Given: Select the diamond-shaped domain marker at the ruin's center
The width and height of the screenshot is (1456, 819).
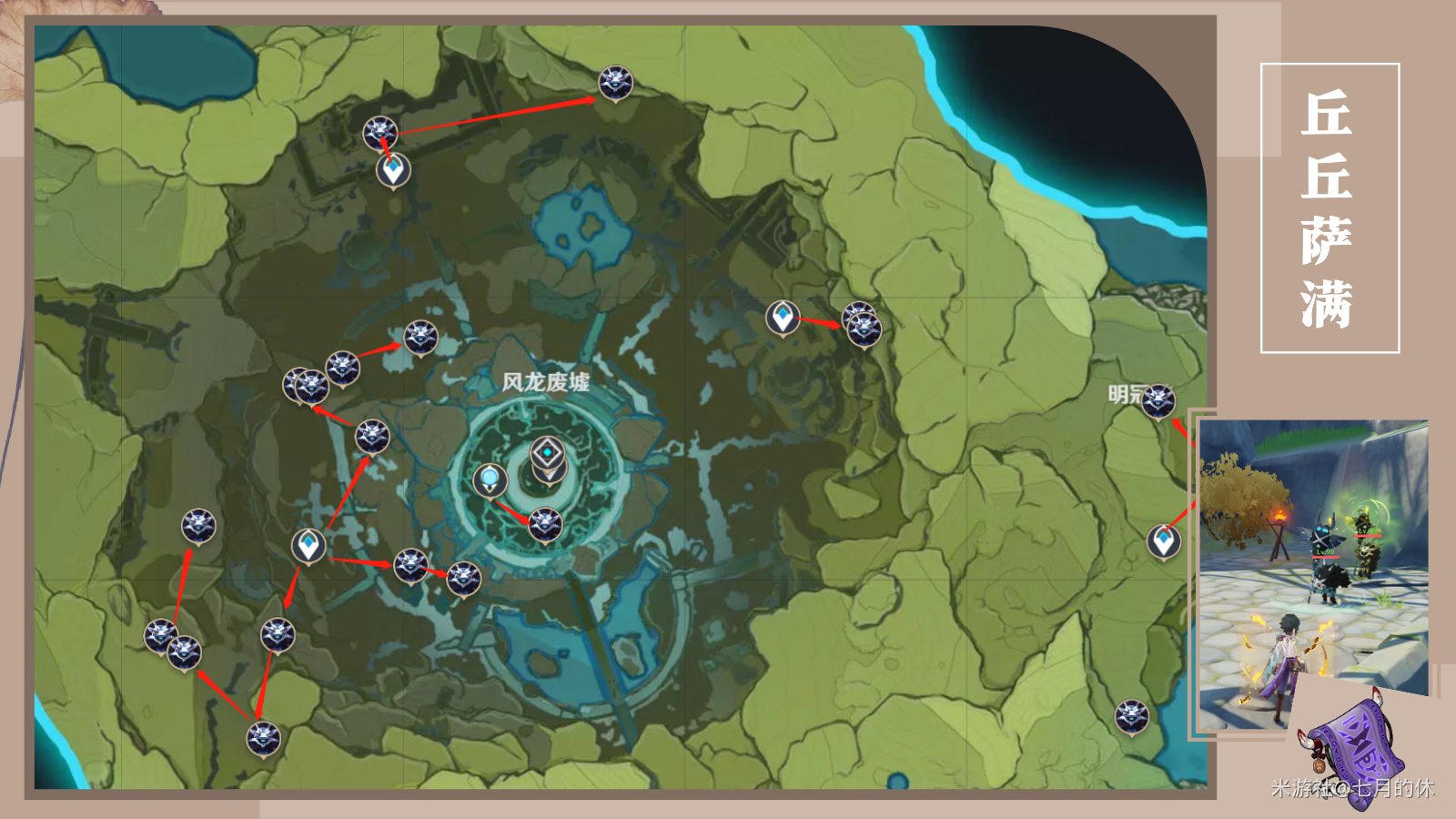Looking at the screenshot, I should (547, 452).
